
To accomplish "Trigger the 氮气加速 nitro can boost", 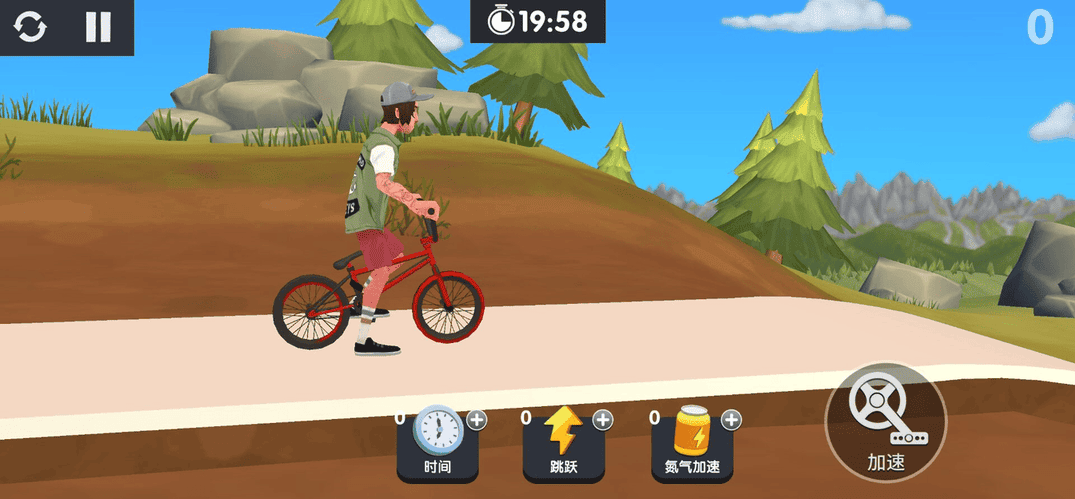I will point(691,443).
